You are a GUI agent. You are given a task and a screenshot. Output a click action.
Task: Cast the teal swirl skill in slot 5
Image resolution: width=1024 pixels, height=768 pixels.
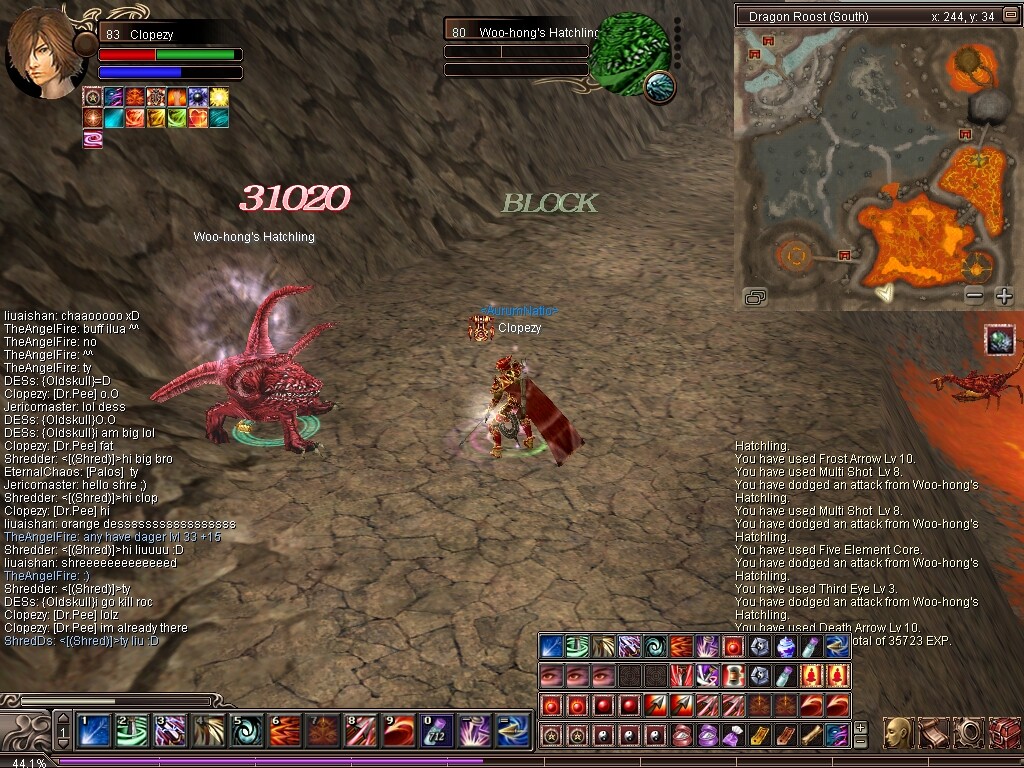pyautogui.click(x=247, y=731)
